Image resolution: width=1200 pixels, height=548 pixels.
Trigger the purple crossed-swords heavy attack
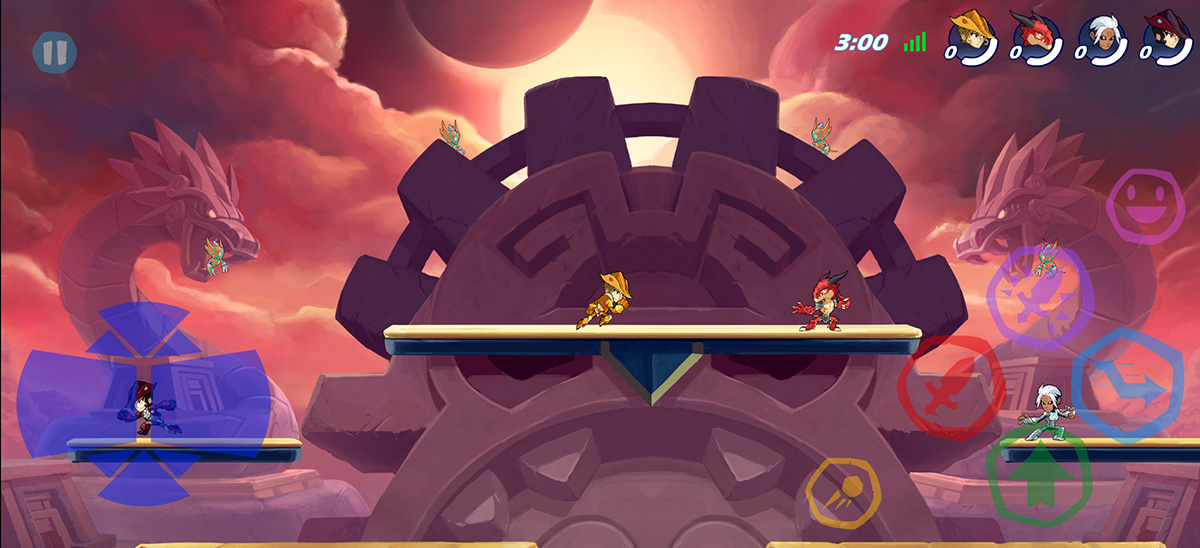coord(1039,297)
